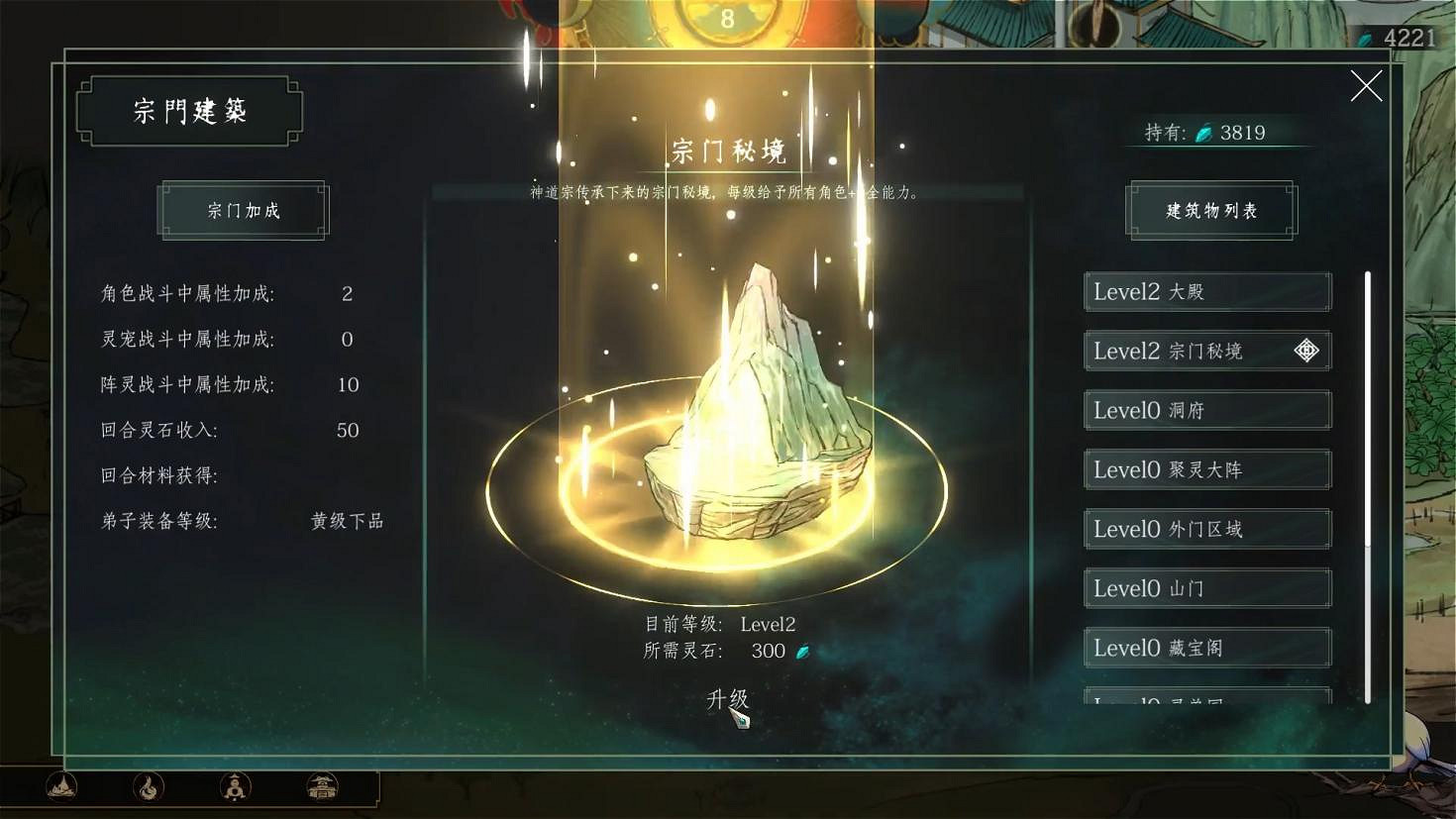This screenshot has width=1456, height=819.
Task: Open the flame-shaped feature icon at bottom
Action: tap(147, 787)
